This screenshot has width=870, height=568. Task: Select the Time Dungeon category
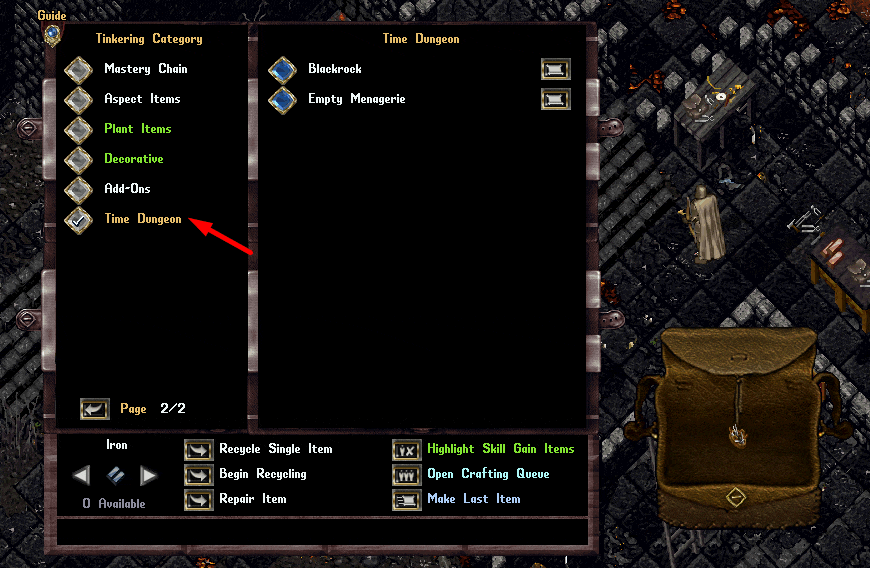pos(79,220)
